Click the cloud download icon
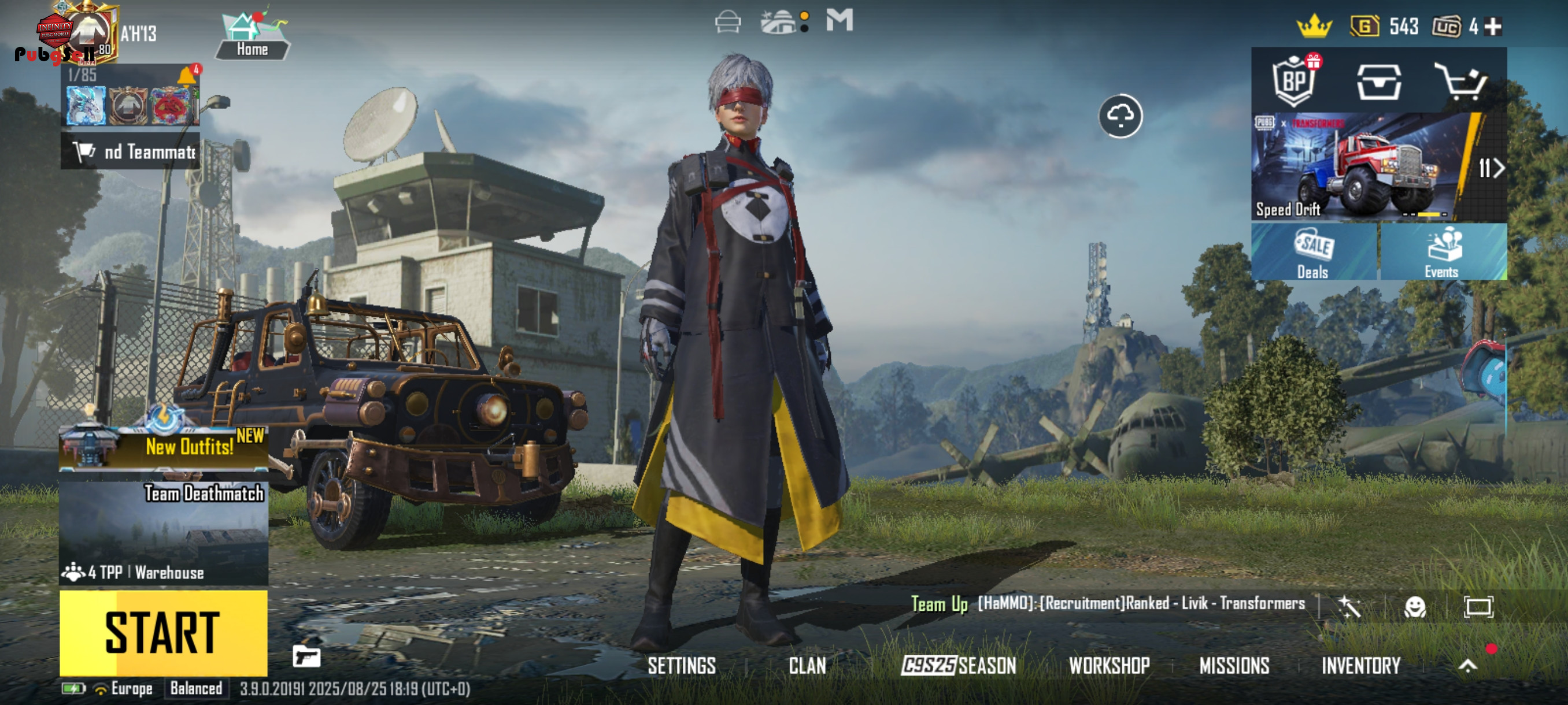1568x705 pixels. click(1120, 116)
